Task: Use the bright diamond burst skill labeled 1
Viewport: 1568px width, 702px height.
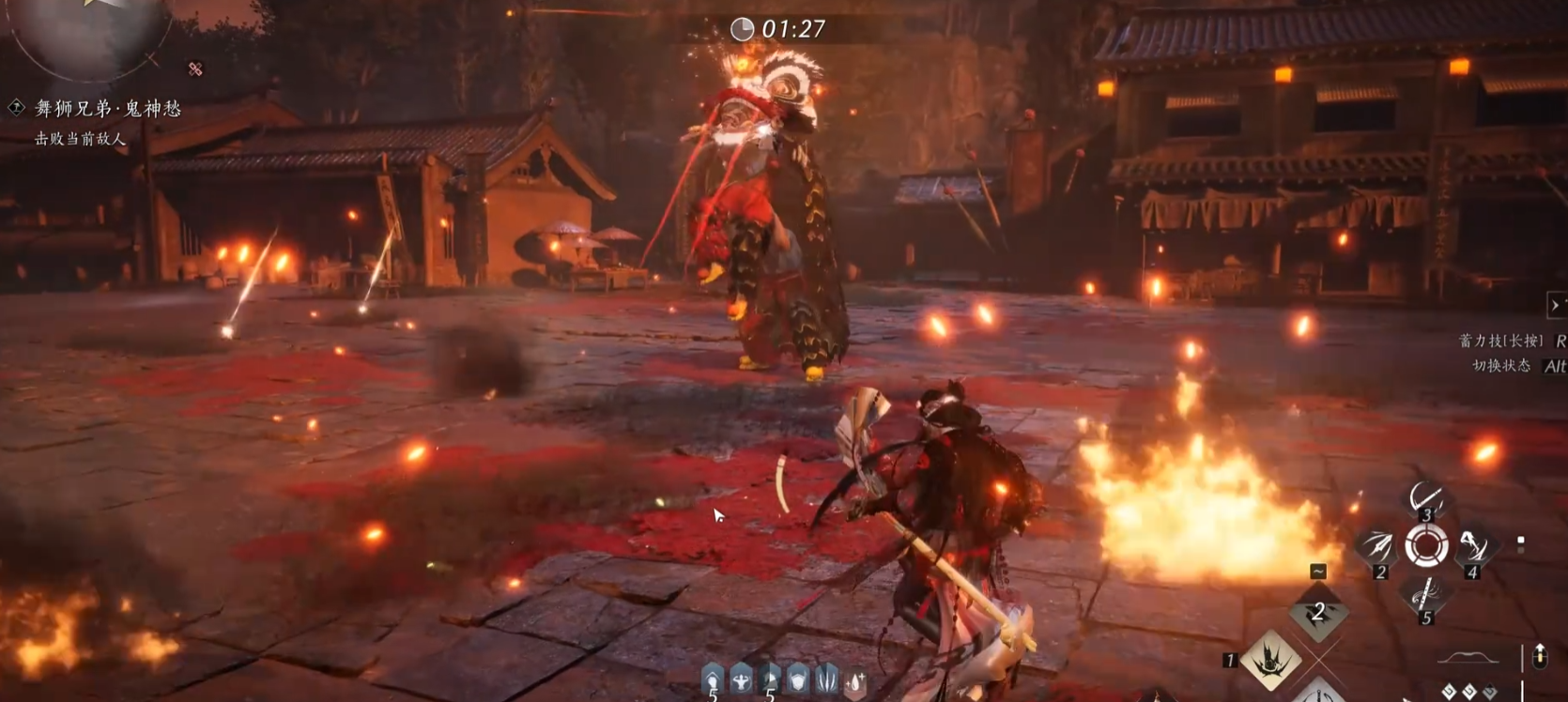Action: tap(1271, 658)
